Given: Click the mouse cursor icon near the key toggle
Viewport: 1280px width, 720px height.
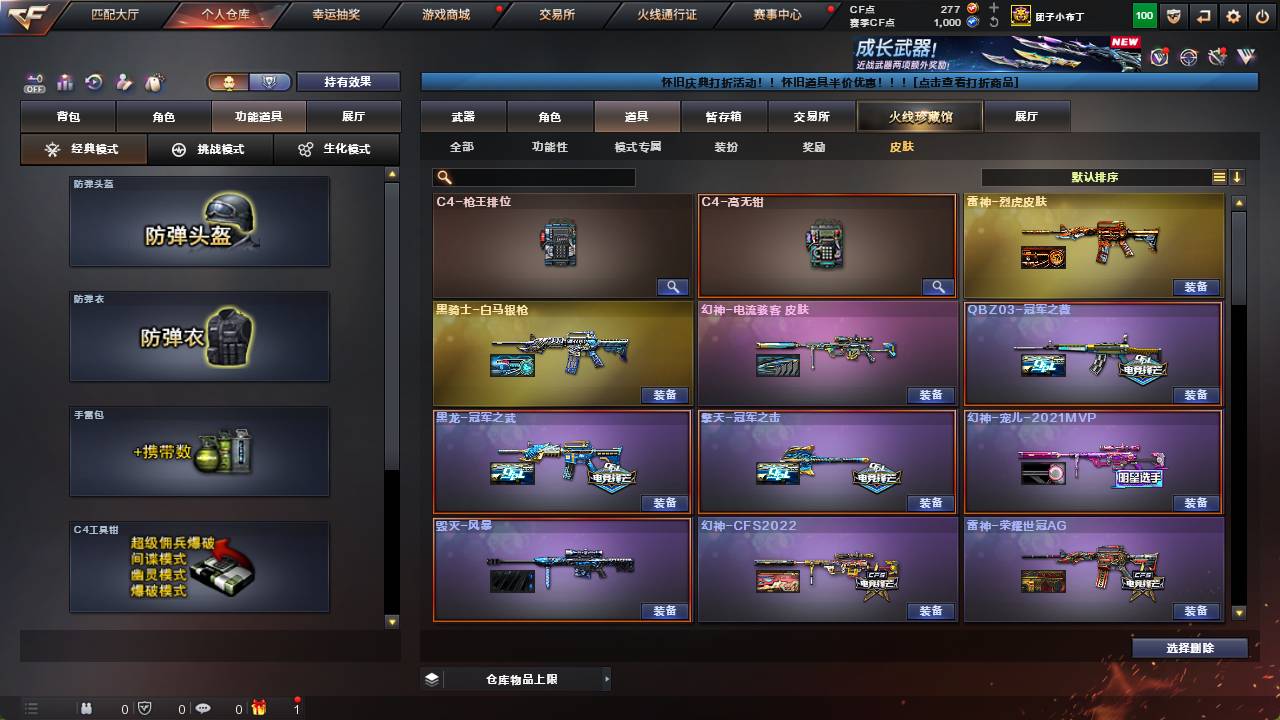Looking at the screenshot, I should click(153, 80).
